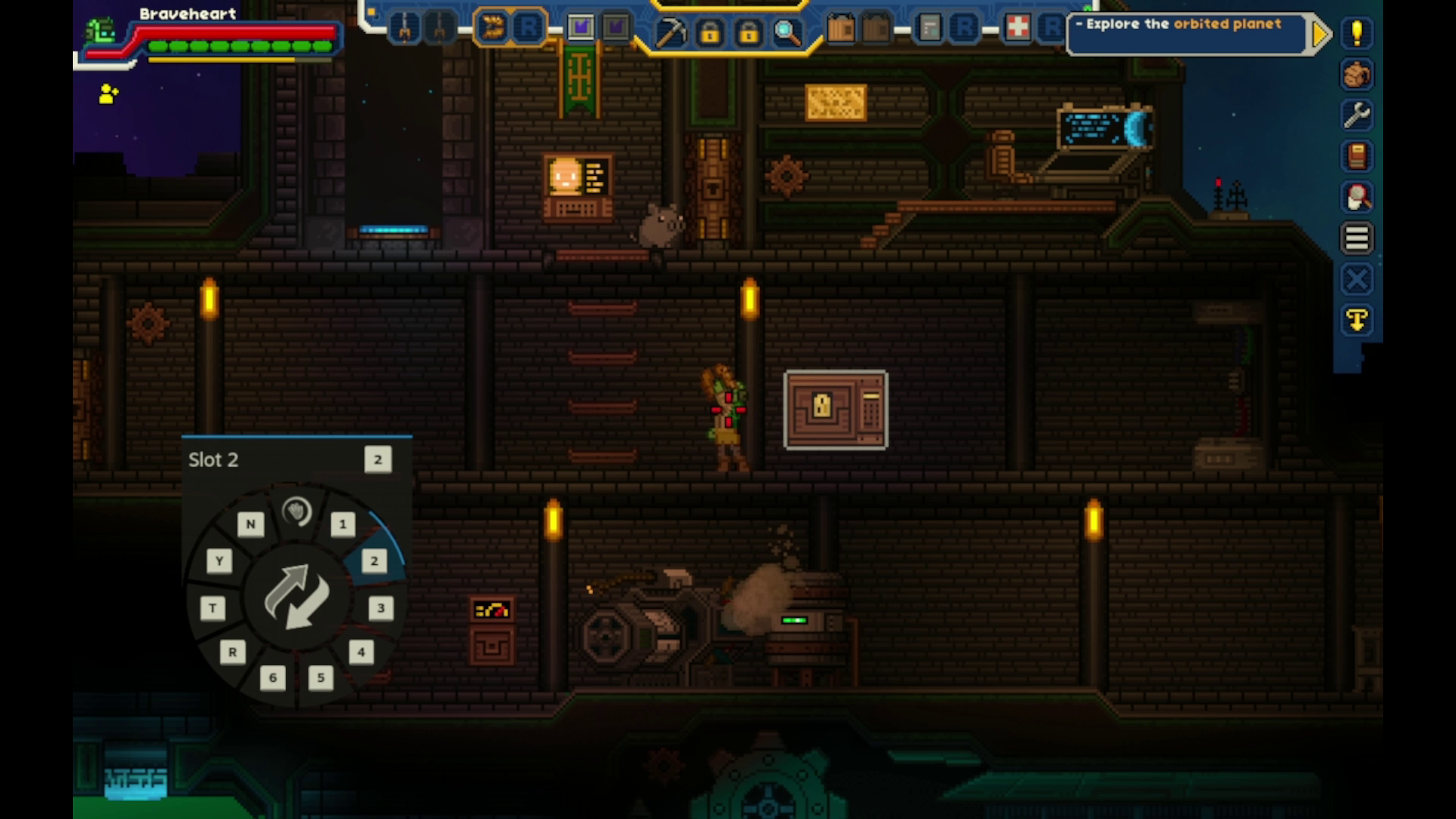
Task: Open the quest journal exclamation icon
Action: 1357,33
